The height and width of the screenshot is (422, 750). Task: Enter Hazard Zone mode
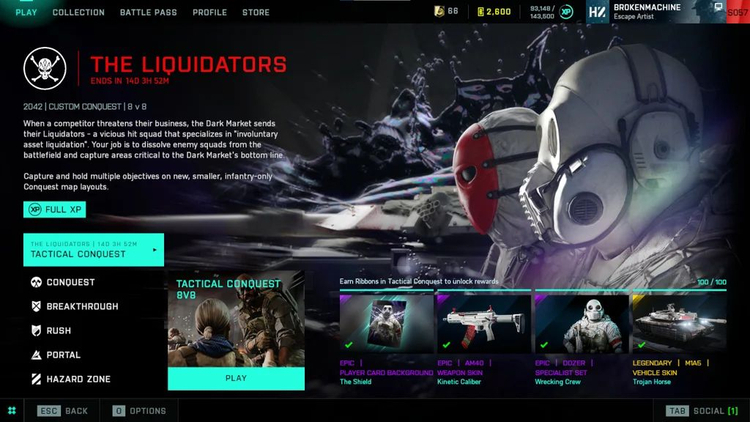click(x=77, y=379)
